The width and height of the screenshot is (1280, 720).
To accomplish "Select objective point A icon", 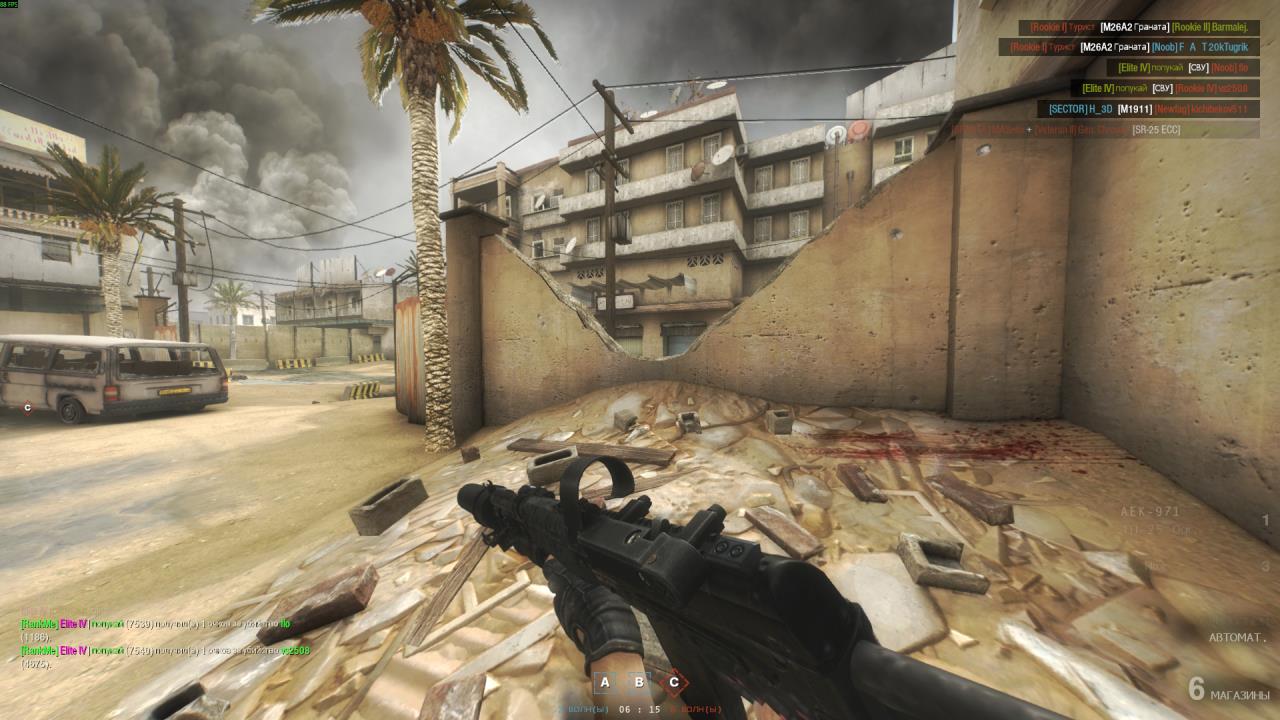I will (x=604, y=683).
